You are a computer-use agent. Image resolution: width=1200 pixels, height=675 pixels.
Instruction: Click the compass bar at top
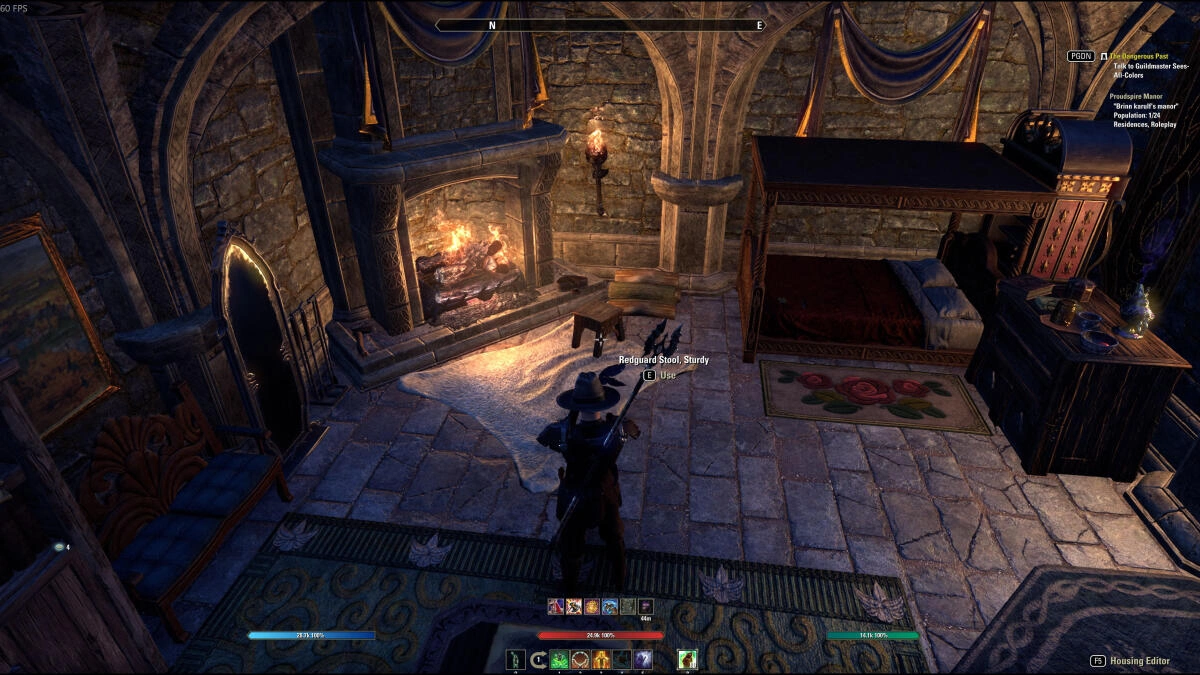(x=600, y=25)
